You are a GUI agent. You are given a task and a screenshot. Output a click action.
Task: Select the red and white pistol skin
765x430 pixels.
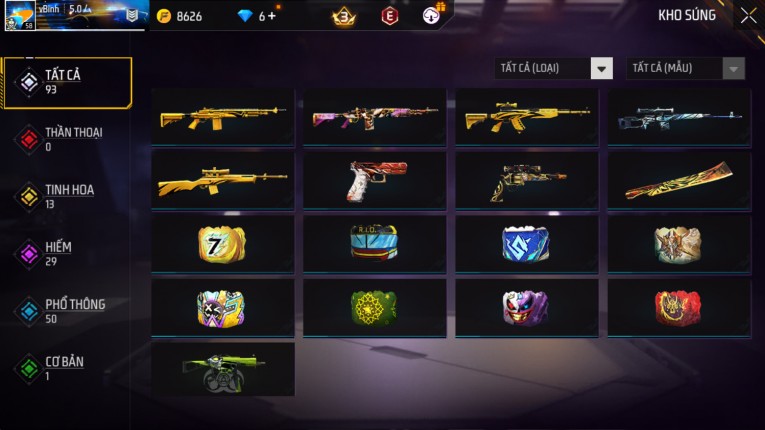point(375,180)
